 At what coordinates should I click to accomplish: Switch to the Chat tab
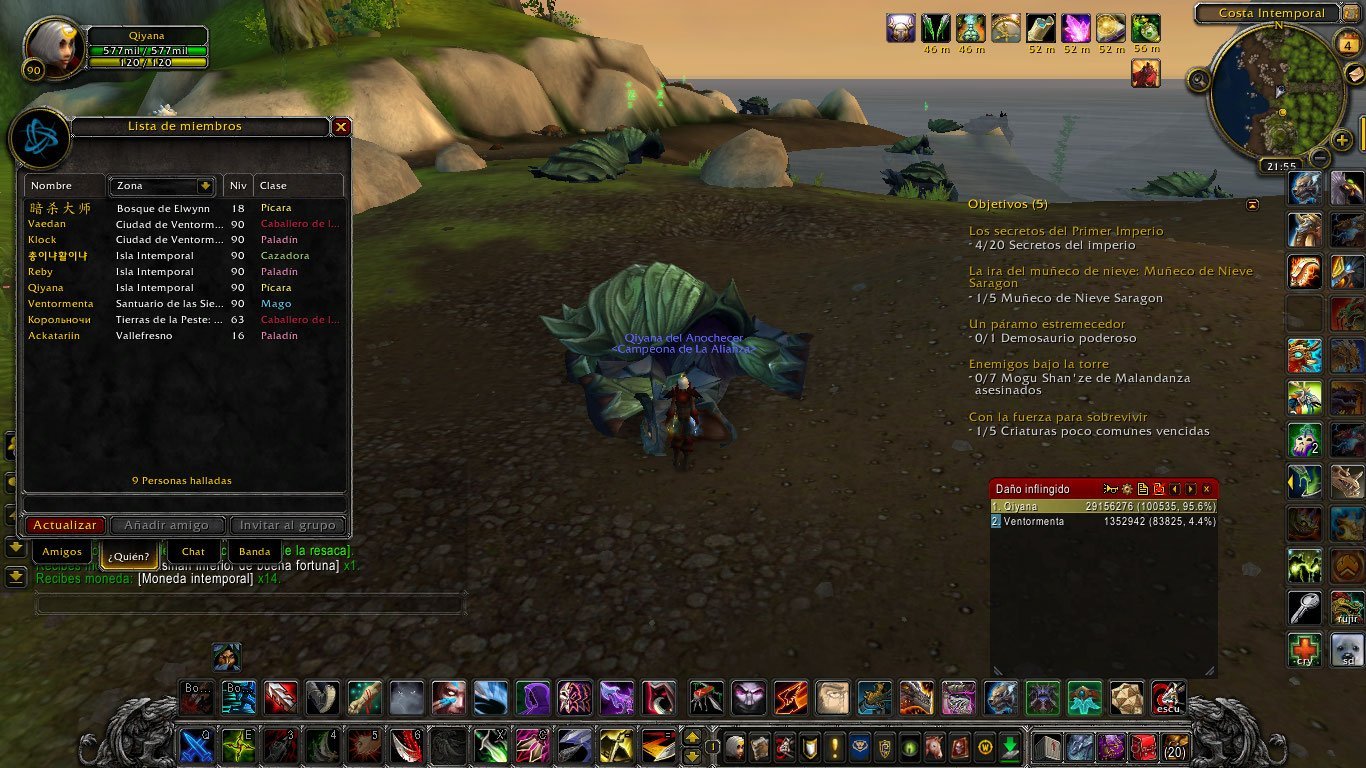[x=193, y=552]
